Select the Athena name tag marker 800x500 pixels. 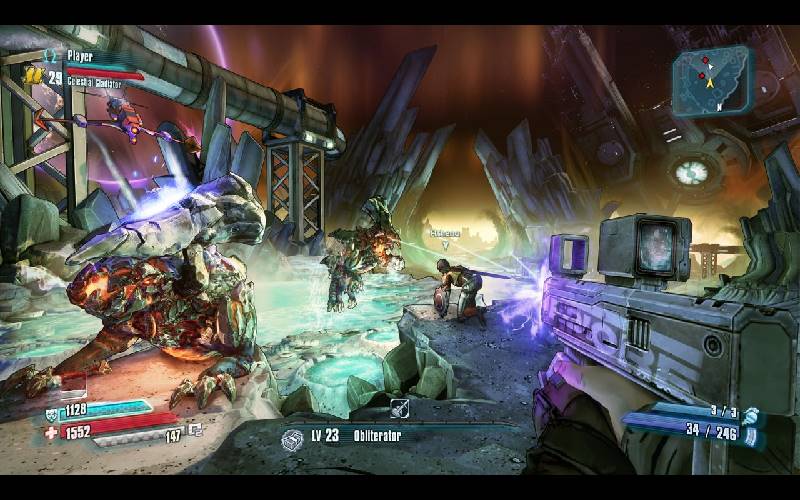tap(445, 233)
